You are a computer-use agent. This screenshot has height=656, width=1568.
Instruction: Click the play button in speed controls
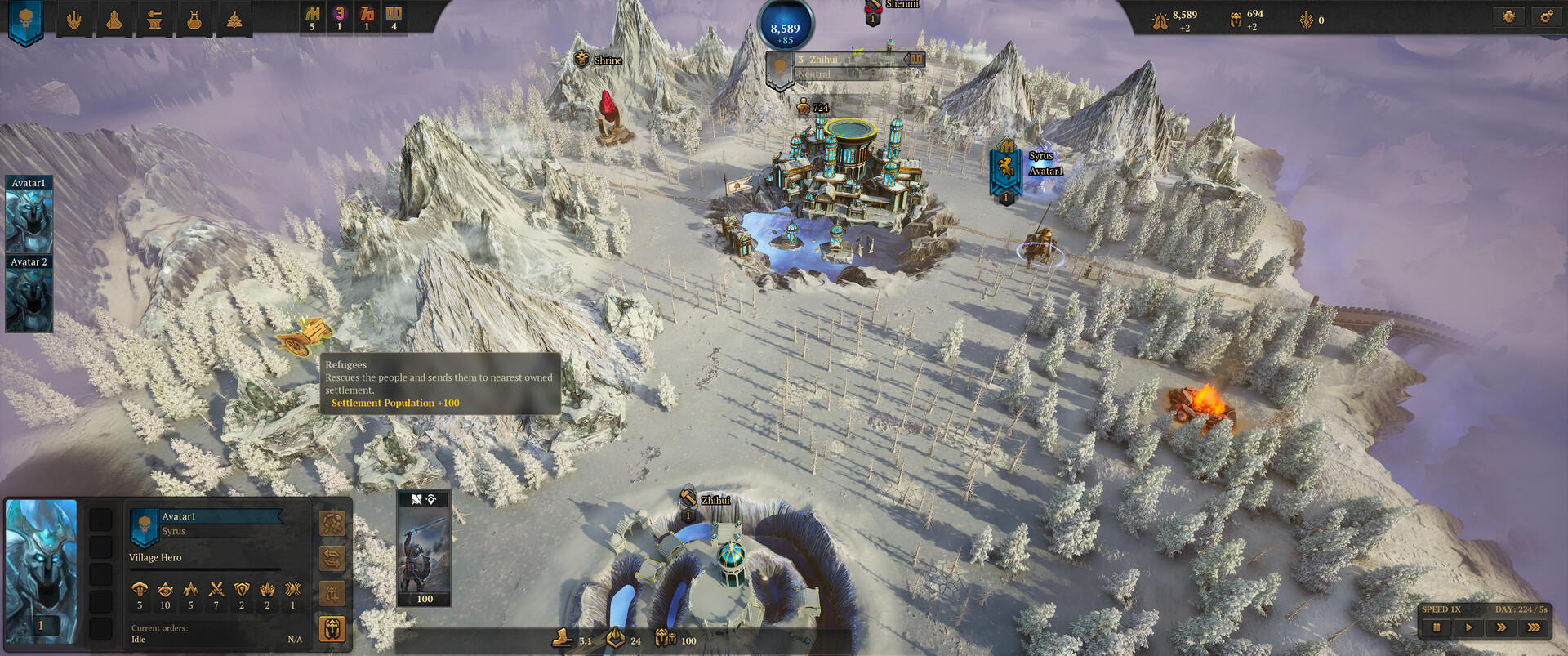[x=1469, y=627]
